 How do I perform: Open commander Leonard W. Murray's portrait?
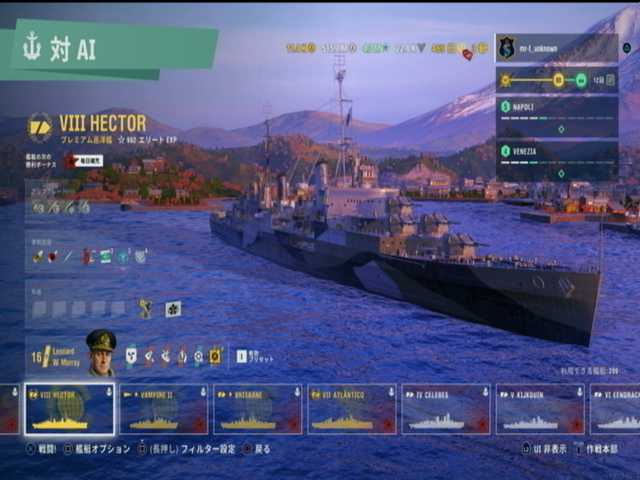101,352
